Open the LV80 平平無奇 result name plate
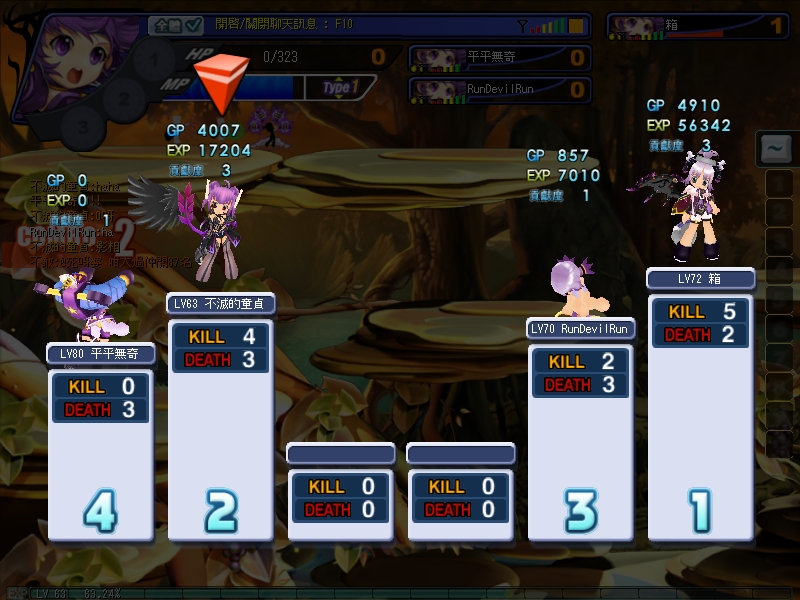Image resolution: width=800 pixels, height=600 pixels. [101, 353]
